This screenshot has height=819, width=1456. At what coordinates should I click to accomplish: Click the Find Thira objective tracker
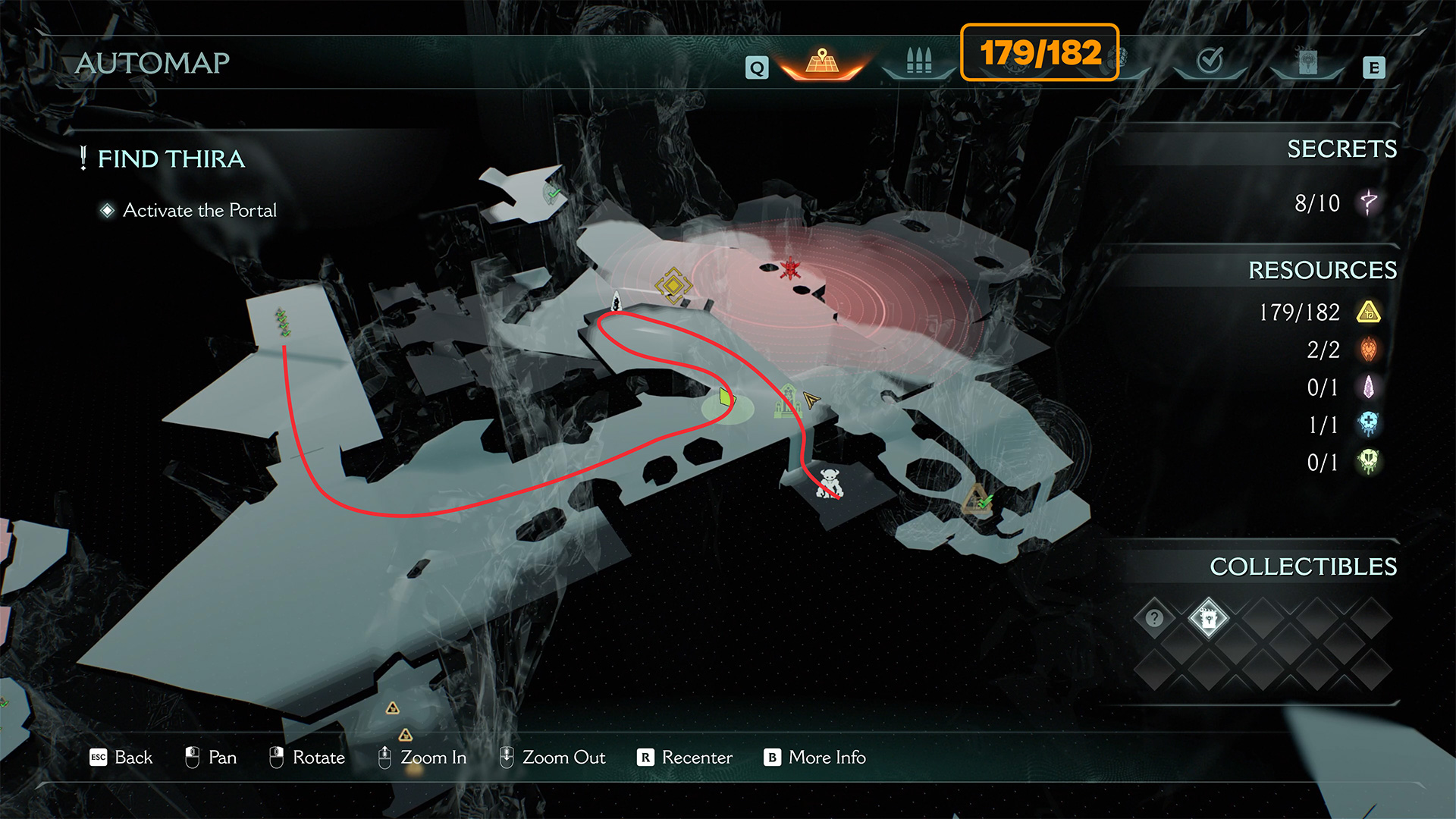[x=171, y=159]
